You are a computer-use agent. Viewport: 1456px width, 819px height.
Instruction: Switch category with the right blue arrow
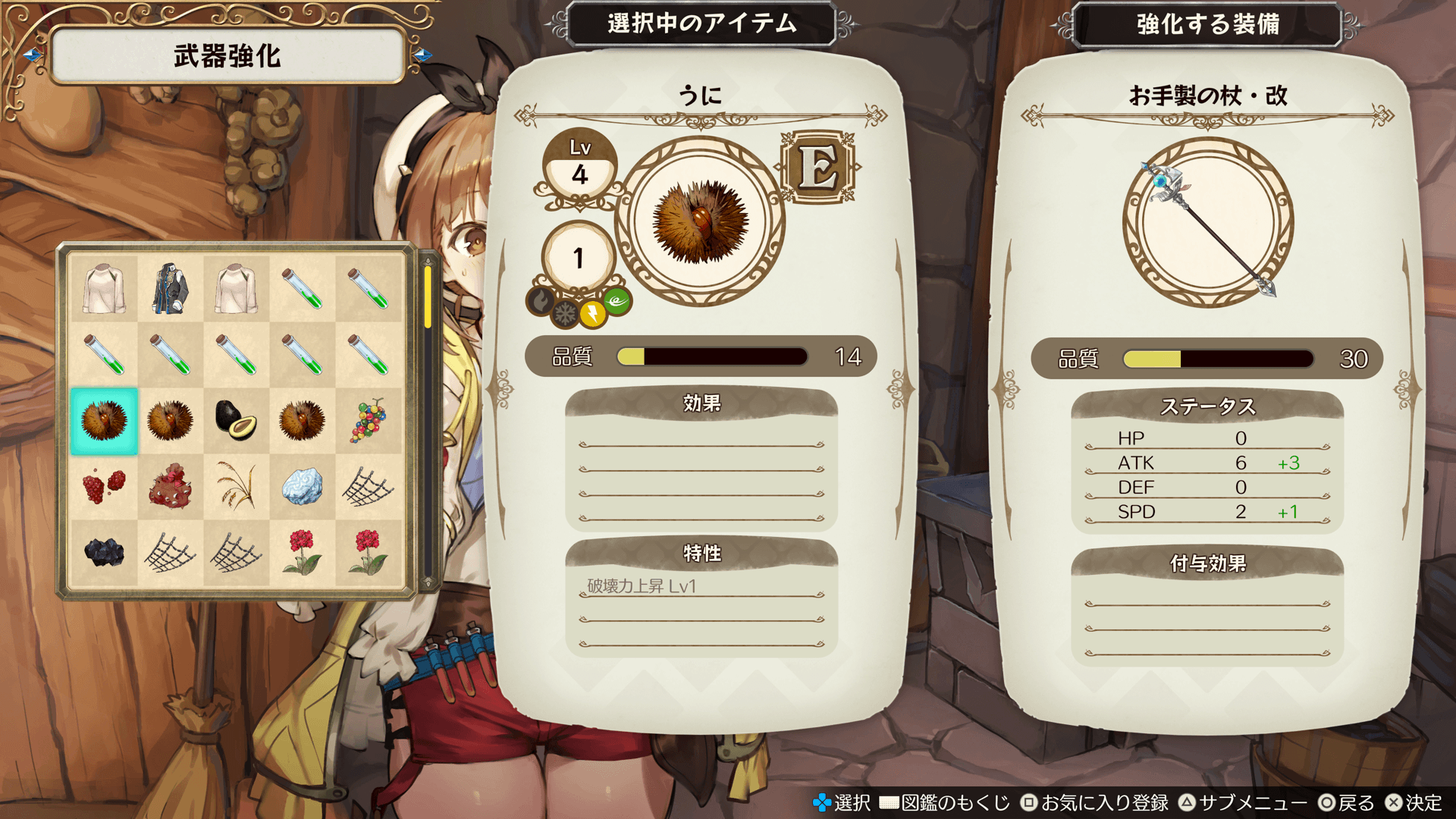pyautogui.click(x=423, y=55)
